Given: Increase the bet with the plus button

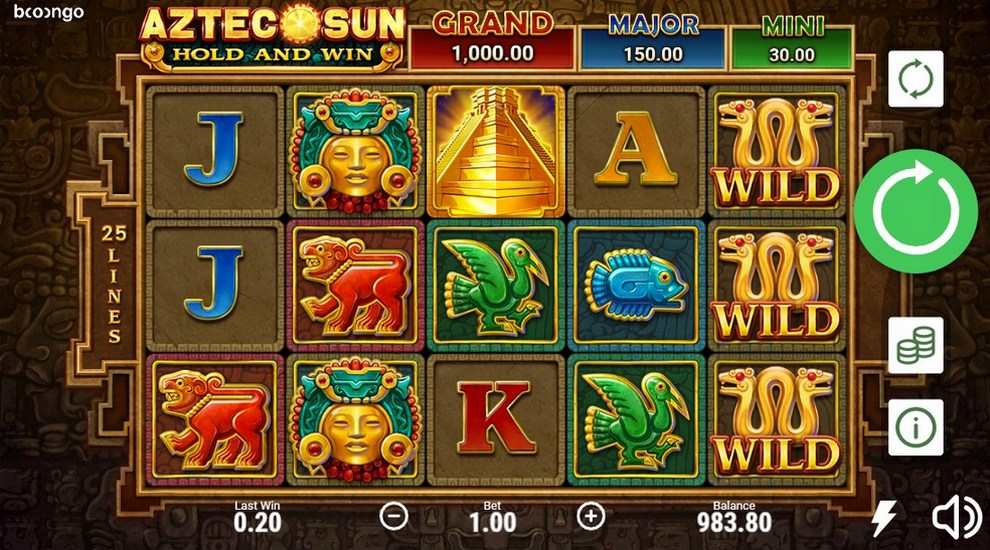Looking at the screenshot, I should (x=592, y=516).
